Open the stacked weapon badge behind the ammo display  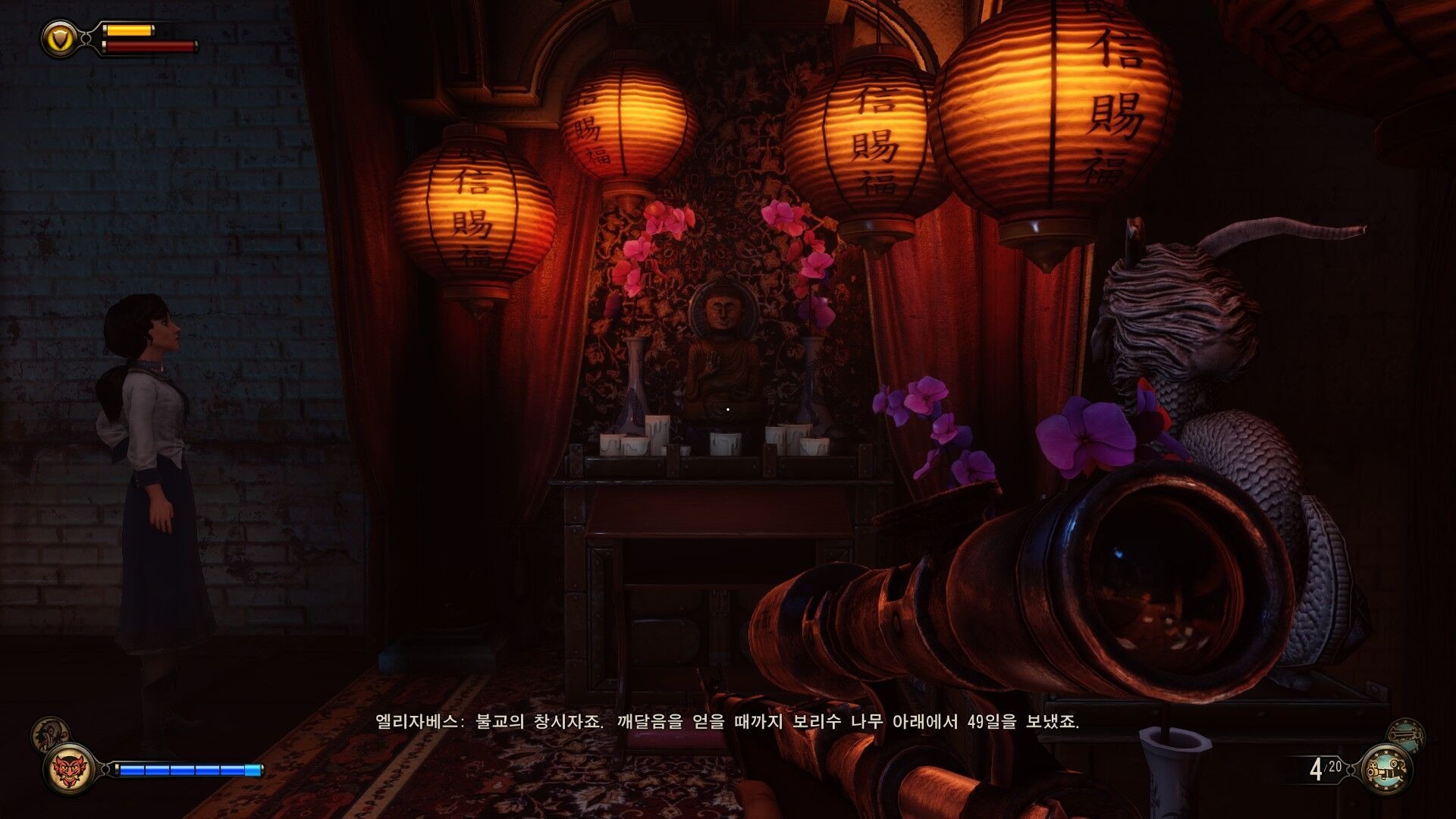click(x=1407, y=734)
